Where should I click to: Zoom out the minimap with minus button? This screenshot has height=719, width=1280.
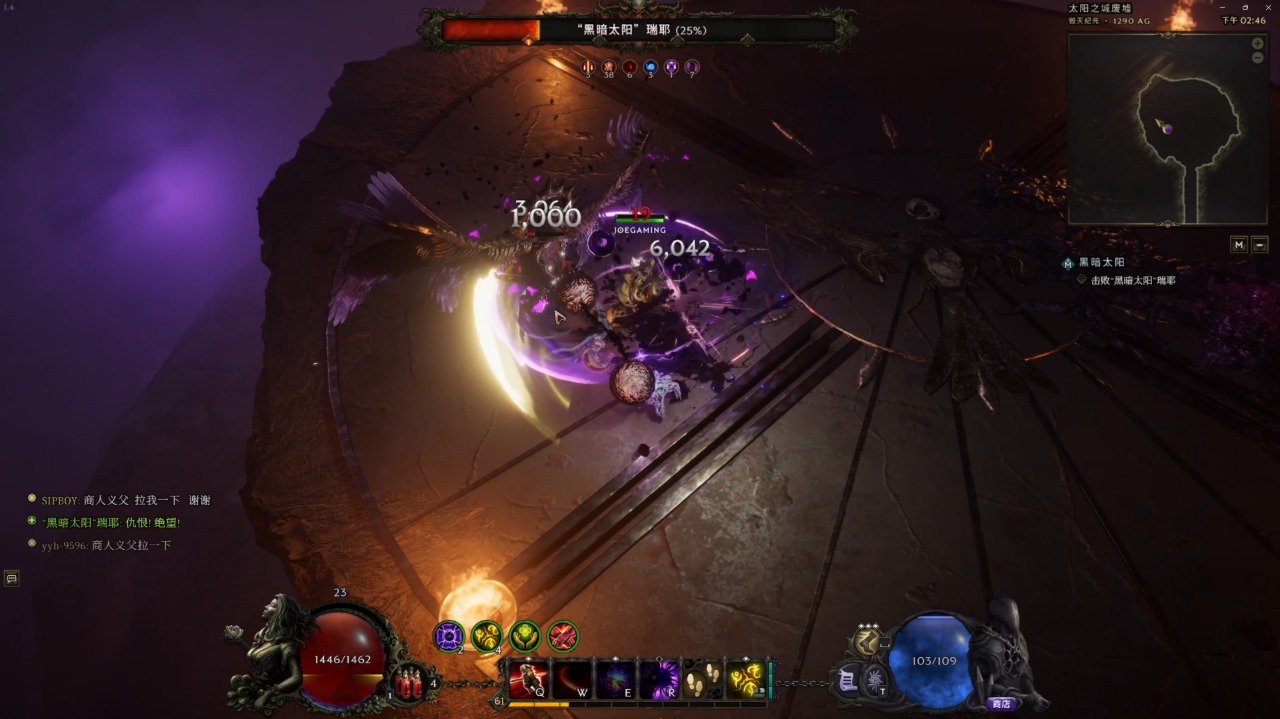1257,58
